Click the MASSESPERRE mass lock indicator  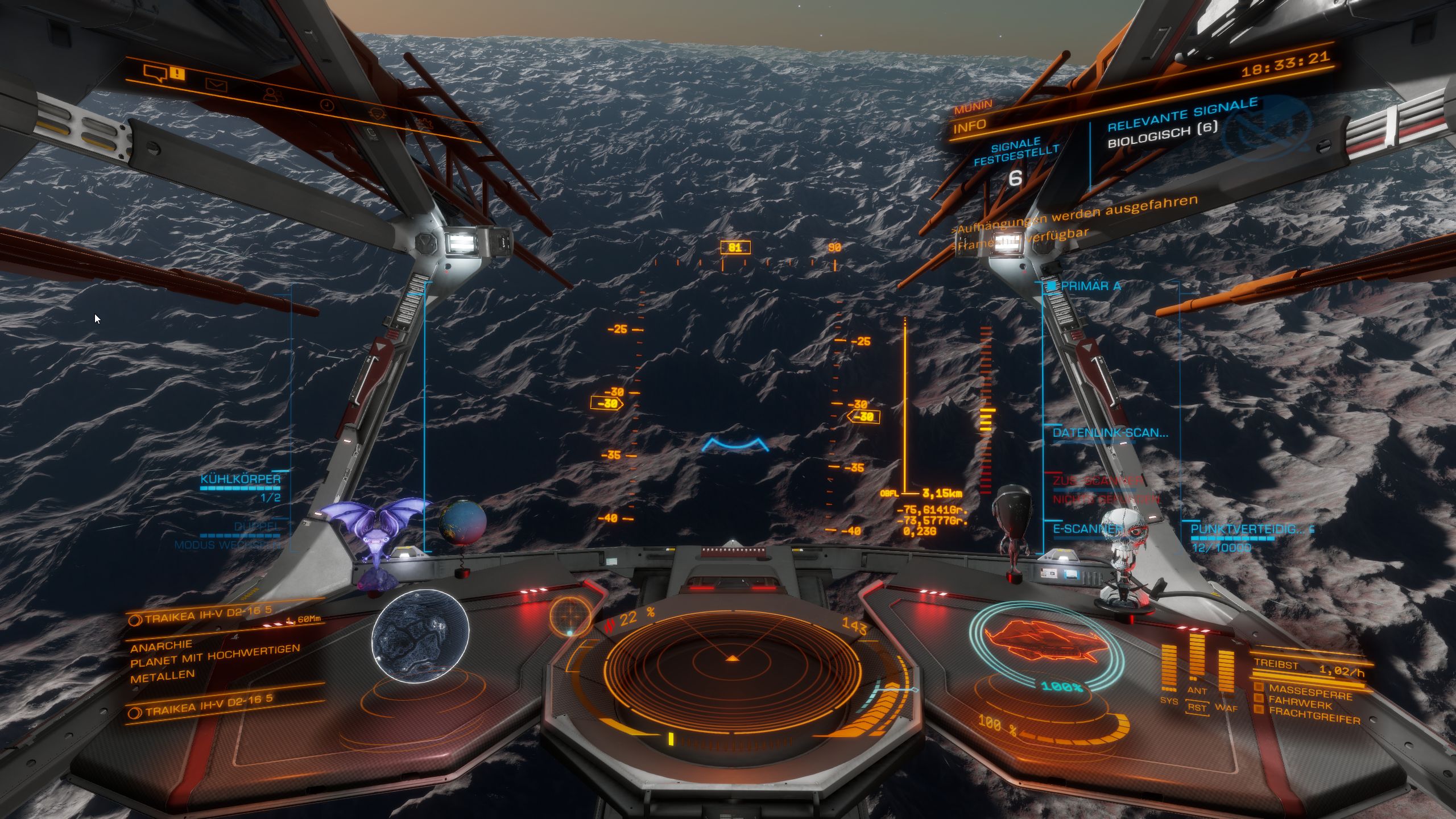(x=1310, y=692)
